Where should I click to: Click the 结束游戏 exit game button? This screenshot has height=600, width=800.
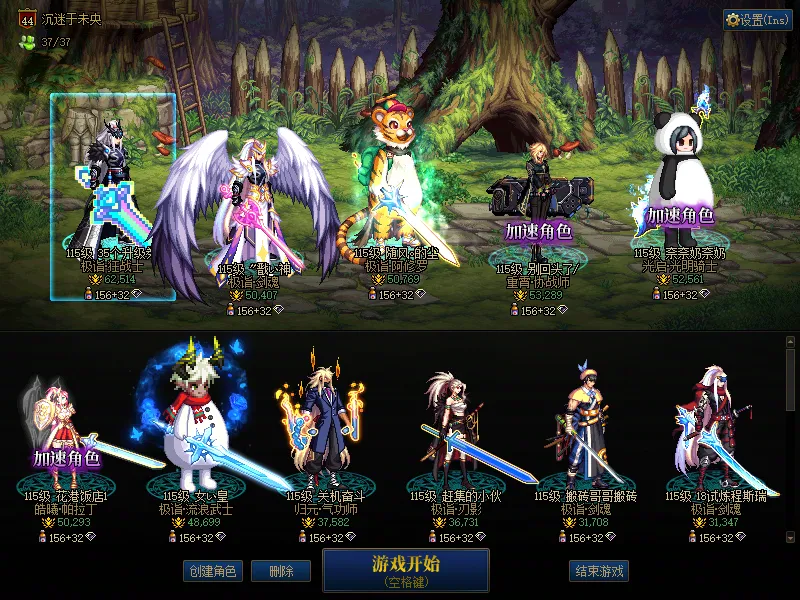[x=598, y=571]
